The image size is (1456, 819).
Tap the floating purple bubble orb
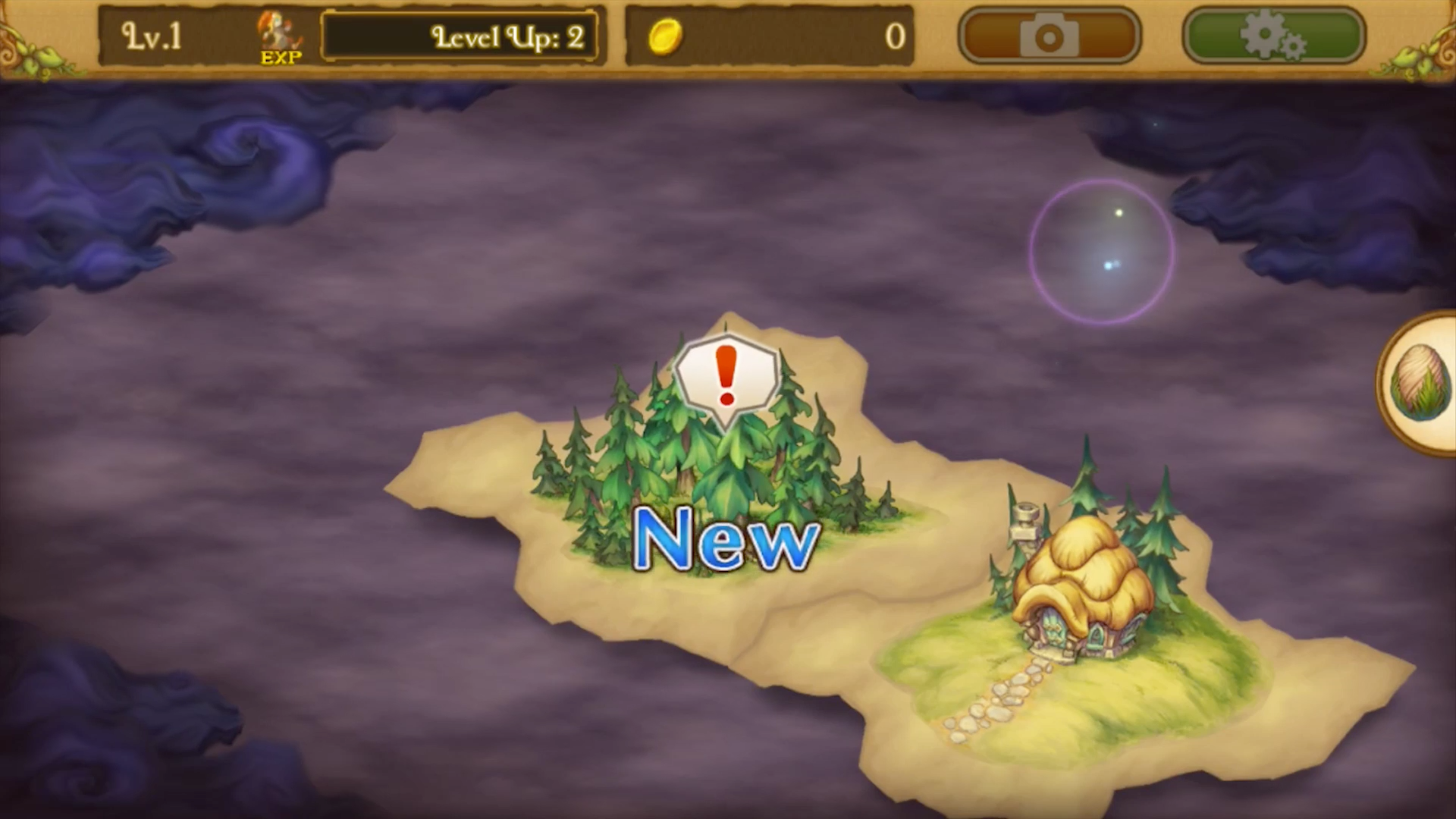(1103, 250)
